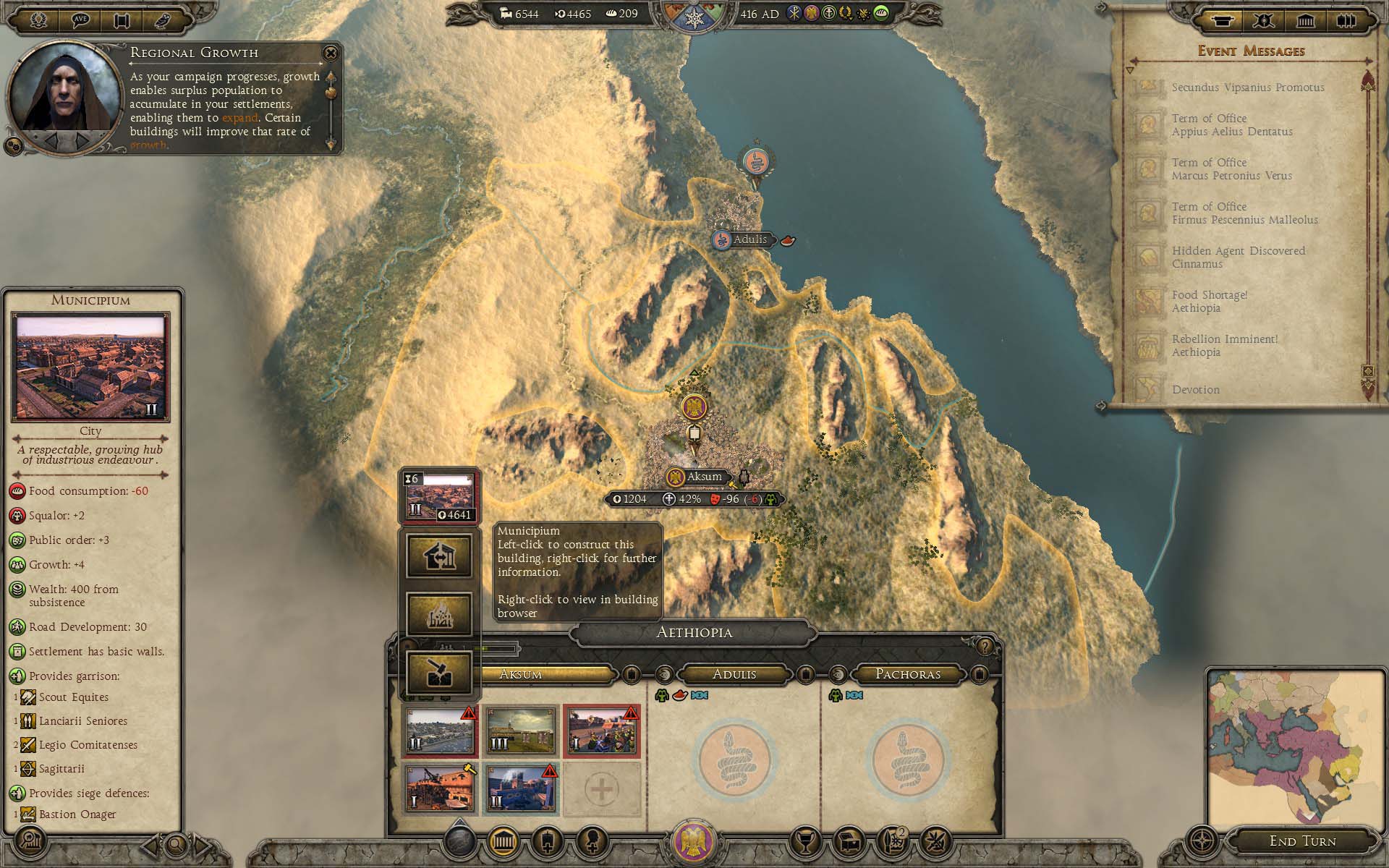The image size is (1389, 868).
Task: Show the crossed-swords shield forces list tab
Action: pos(1264,20)
